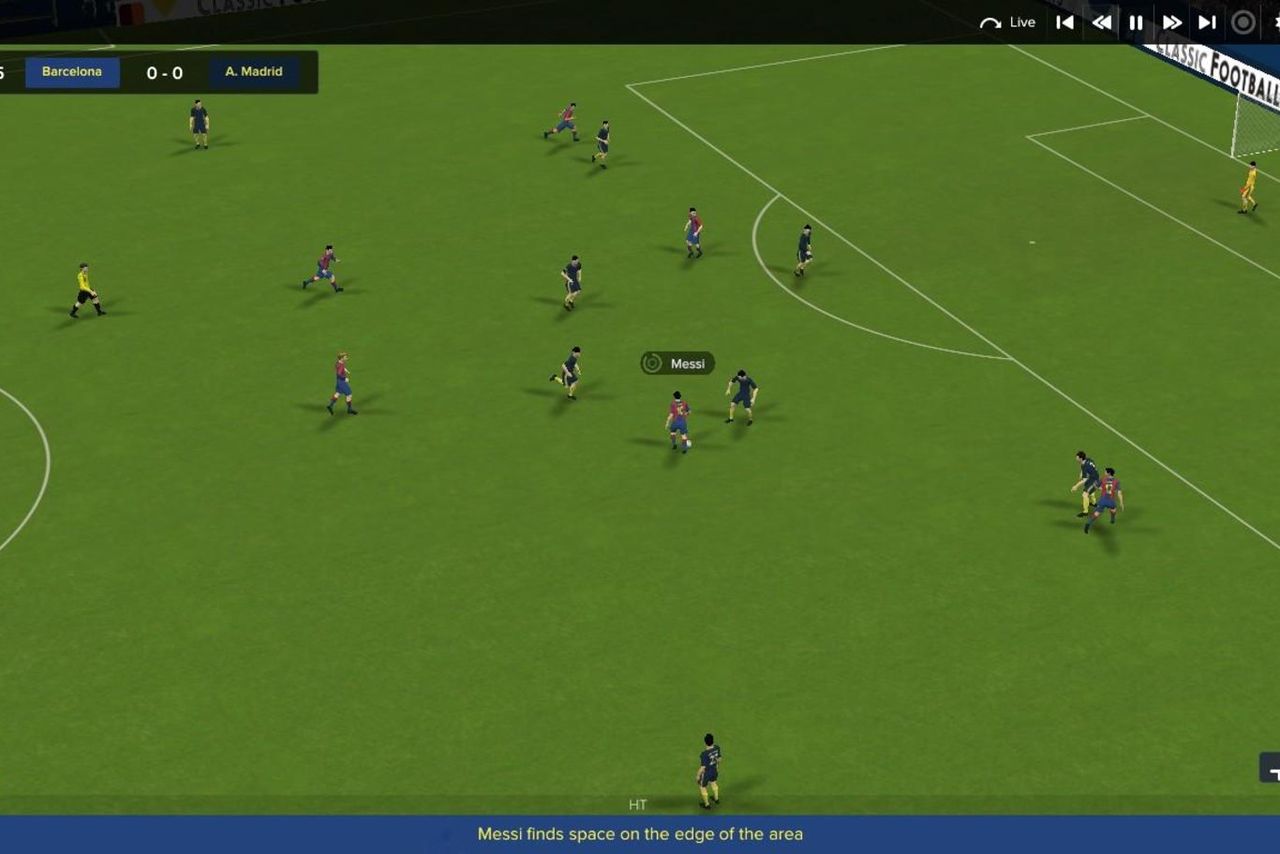Click the 0 - 0 scoreline display
The image size is (1280, 854).
tap(165, 71)
